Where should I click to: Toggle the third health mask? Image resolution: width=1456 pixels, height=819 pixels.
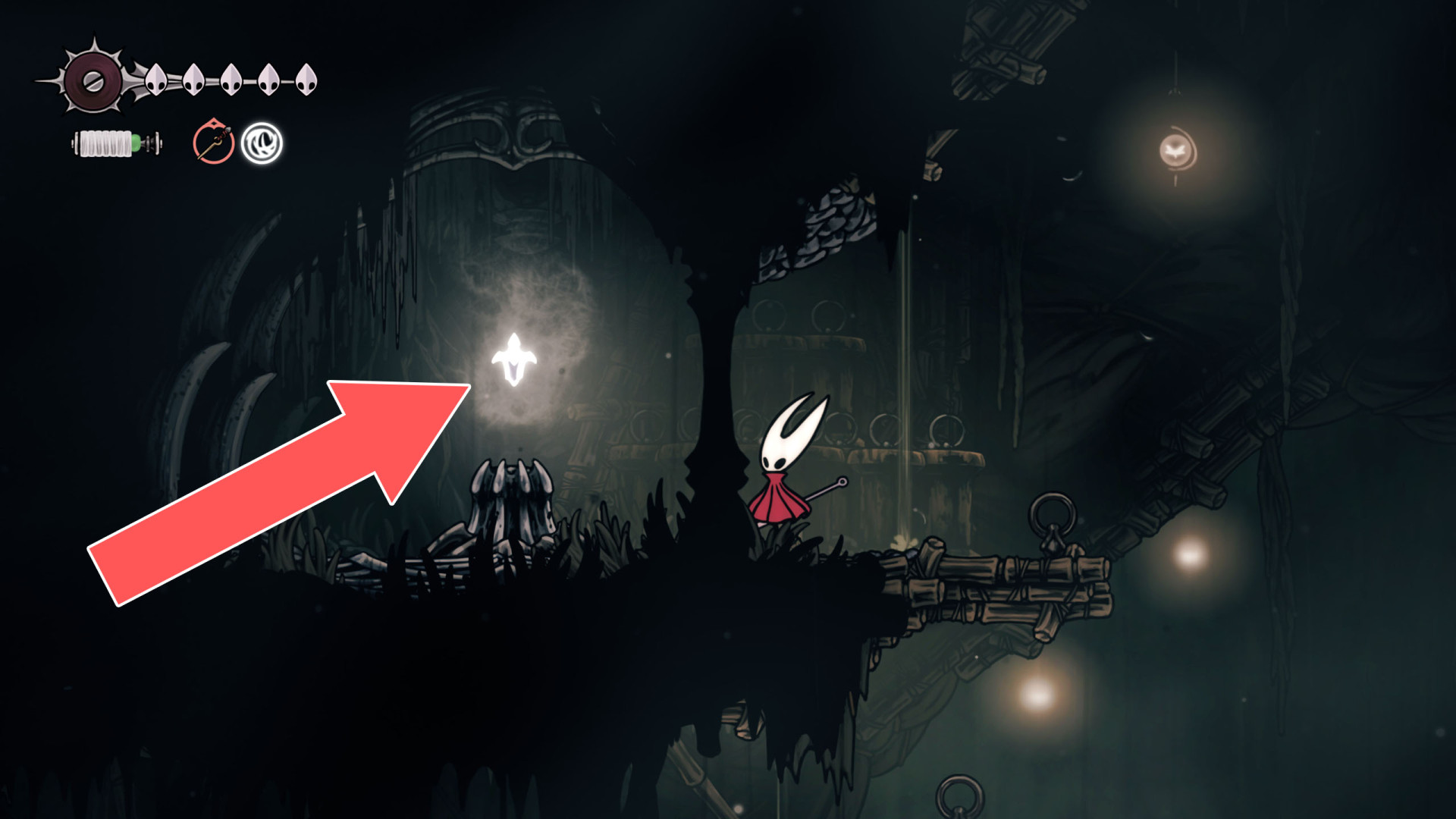[x=231, y=80]
